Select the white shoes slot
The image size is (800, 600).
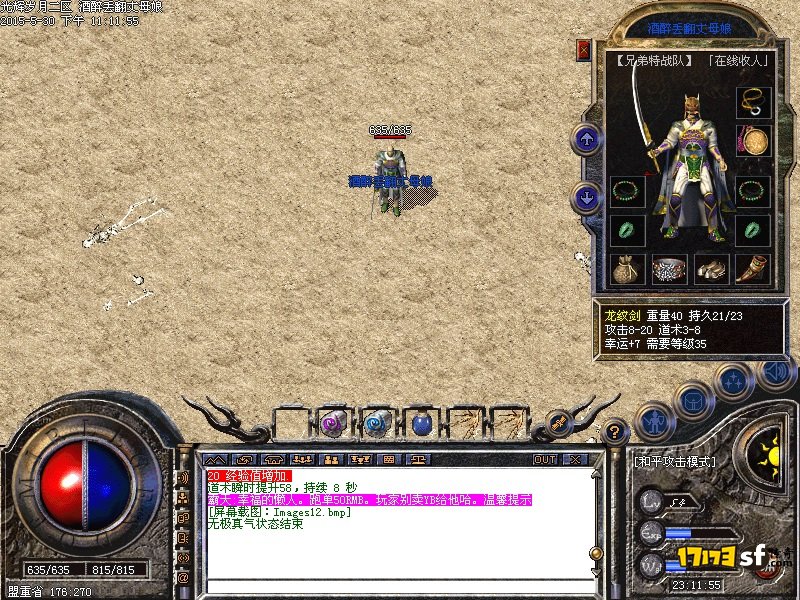click(710, 268)
